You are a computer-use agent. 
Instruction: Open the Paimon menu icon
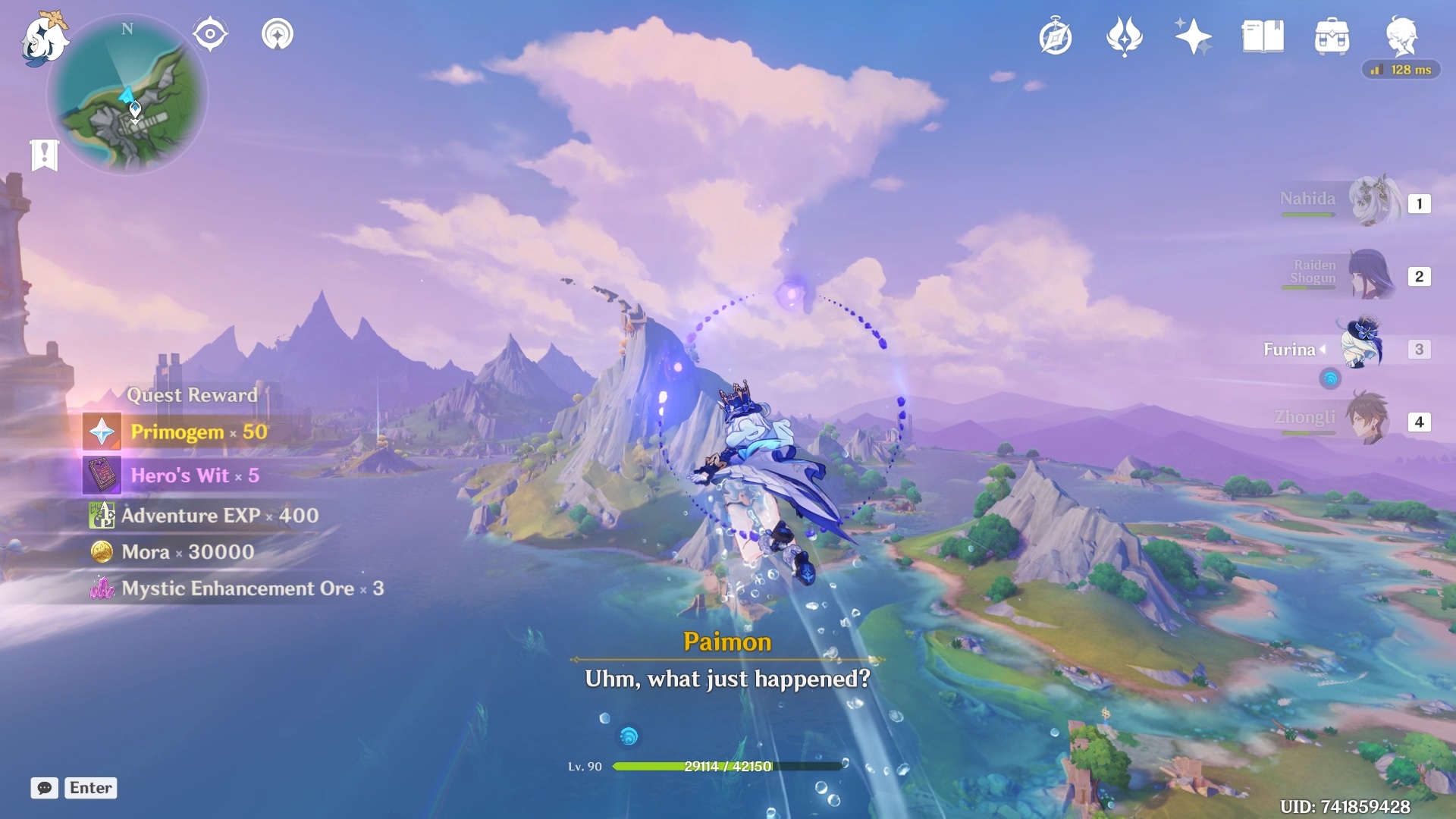[42, 38]
